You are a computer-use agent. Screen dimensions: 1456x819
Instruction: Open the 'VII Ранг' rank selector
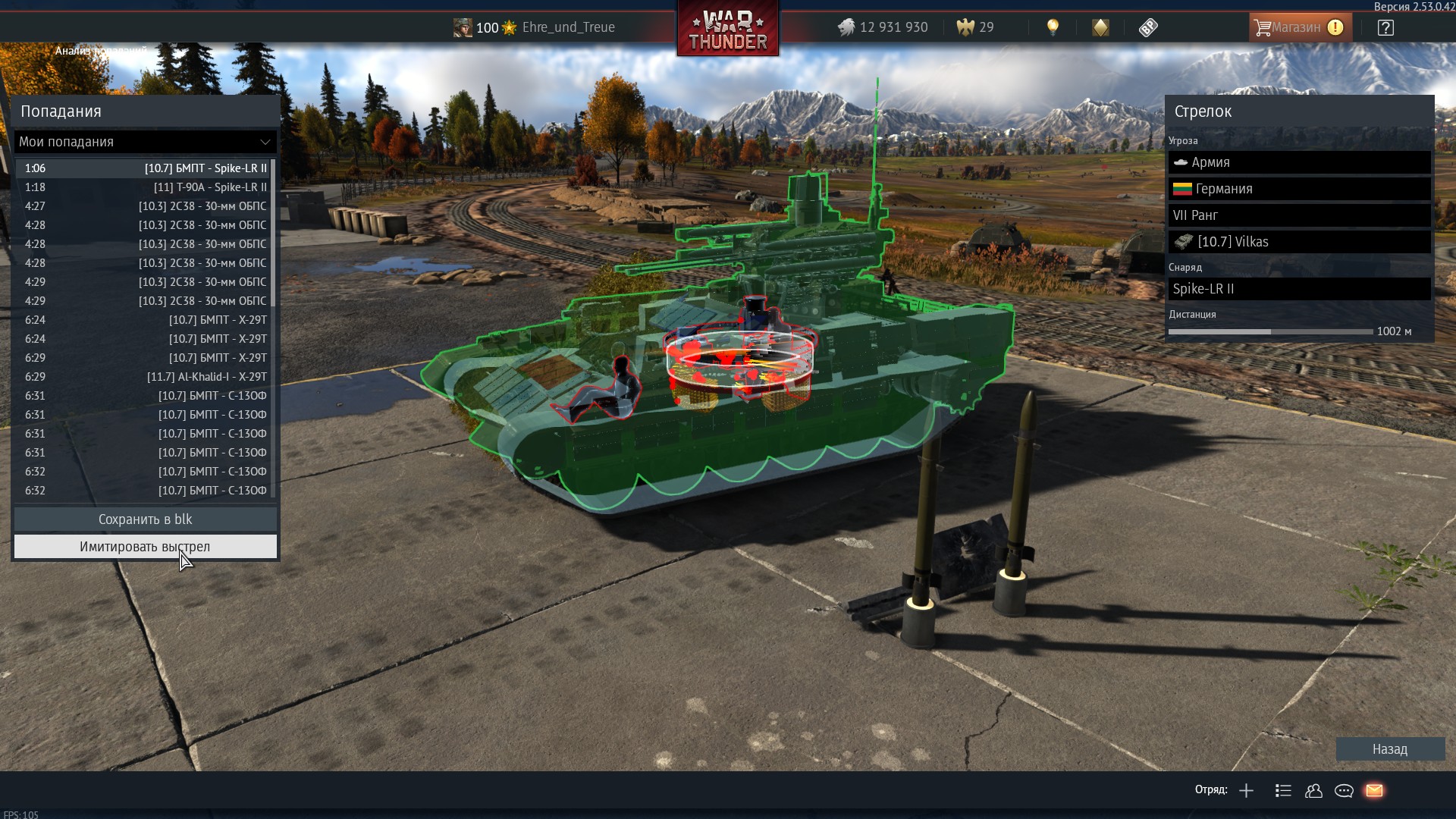click(1299, 215)
